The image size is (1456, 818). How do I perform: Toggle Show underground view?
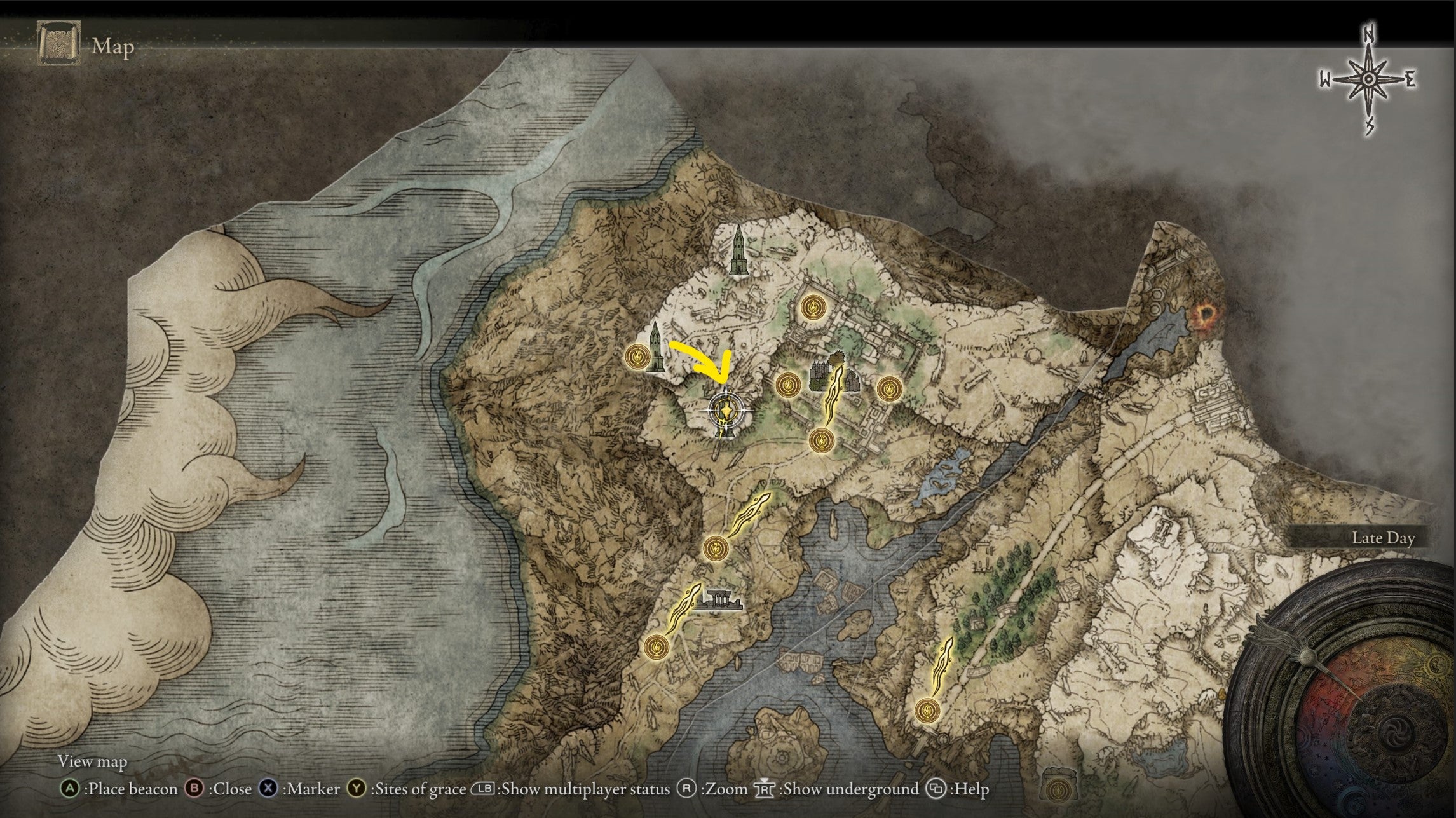765,789
